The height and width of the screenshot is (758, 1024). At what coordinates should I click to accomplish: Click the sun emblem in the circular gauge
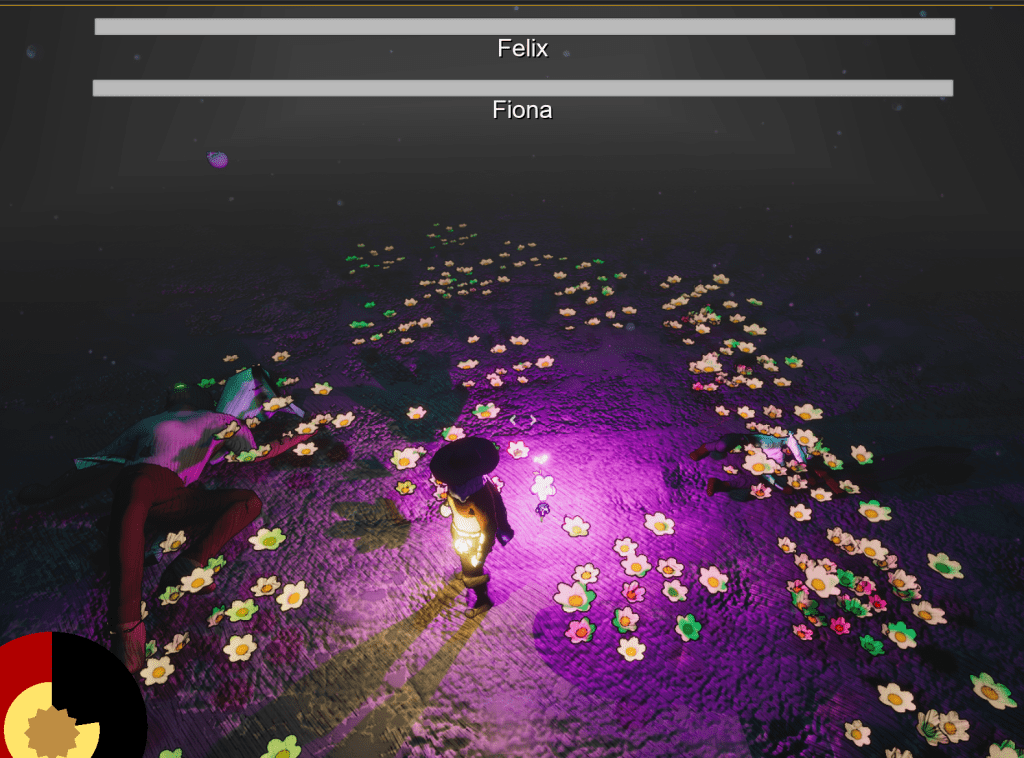52,732
